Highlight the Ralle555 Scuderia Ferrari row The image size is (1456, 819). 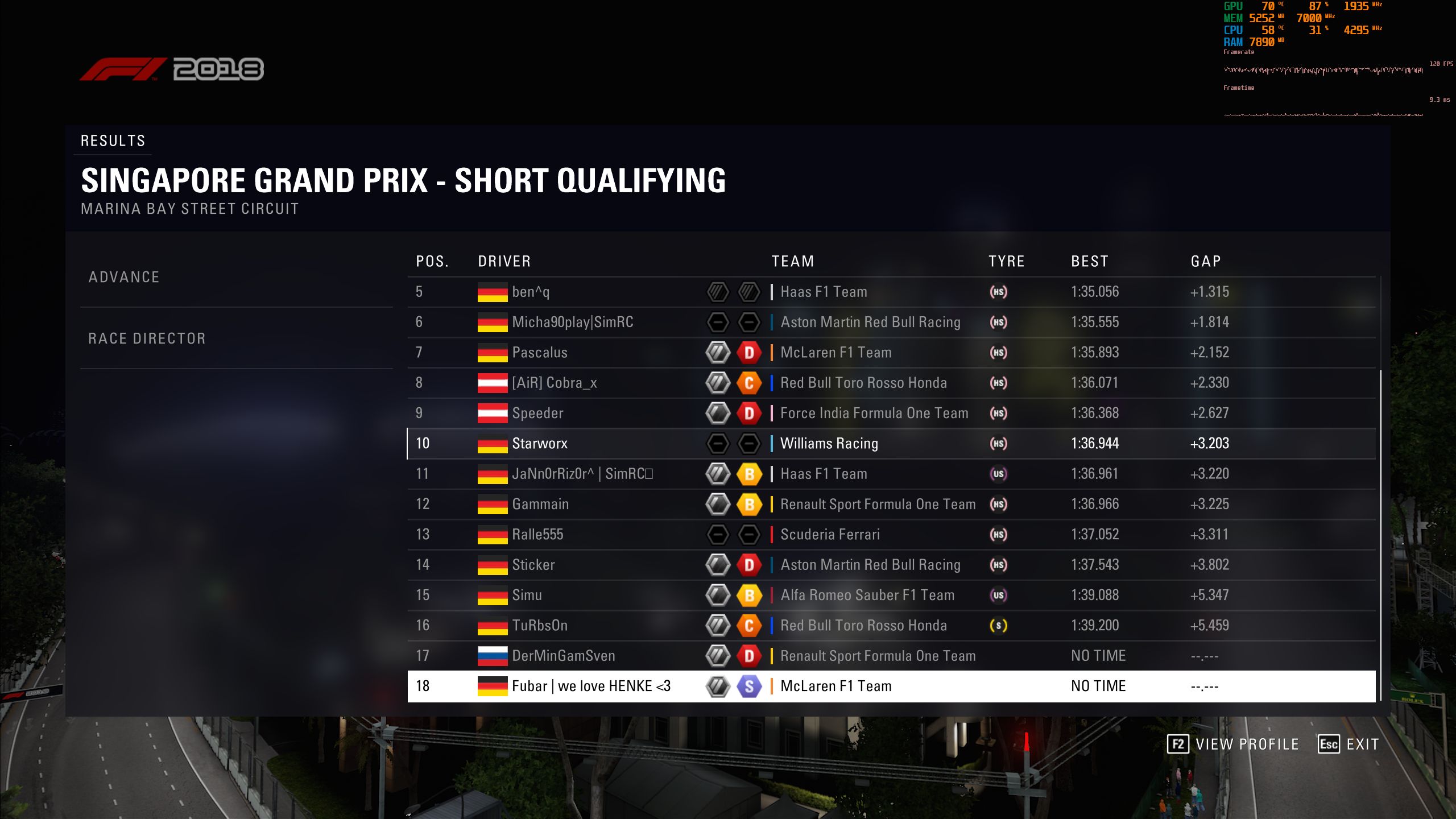(x=891, y=535)
